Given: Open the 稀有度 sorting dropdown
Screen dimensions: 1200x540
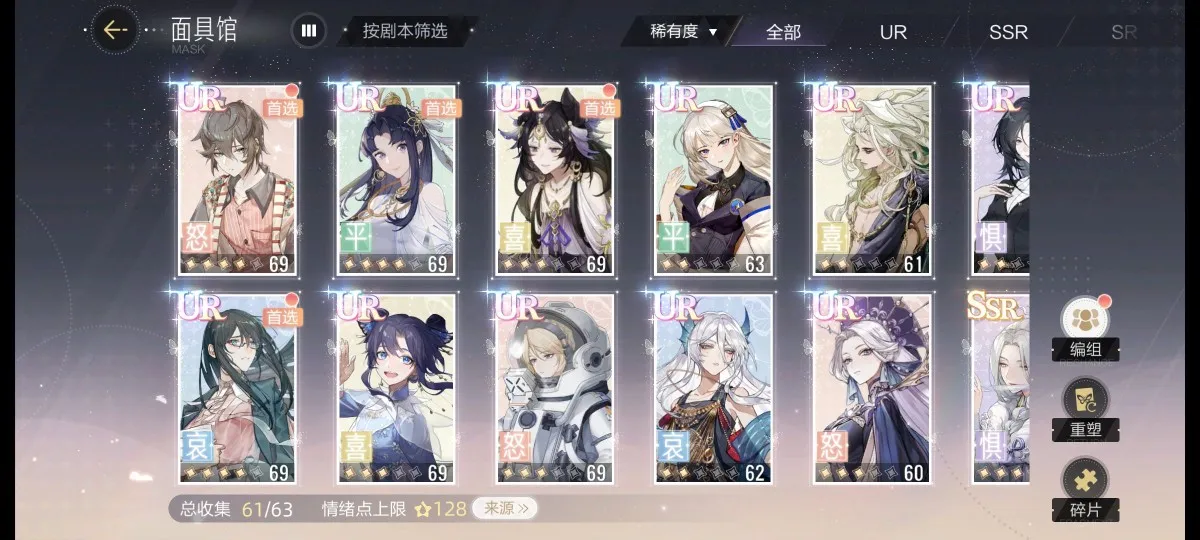Looking at the screenshot, I should click(x=683, y=31).
